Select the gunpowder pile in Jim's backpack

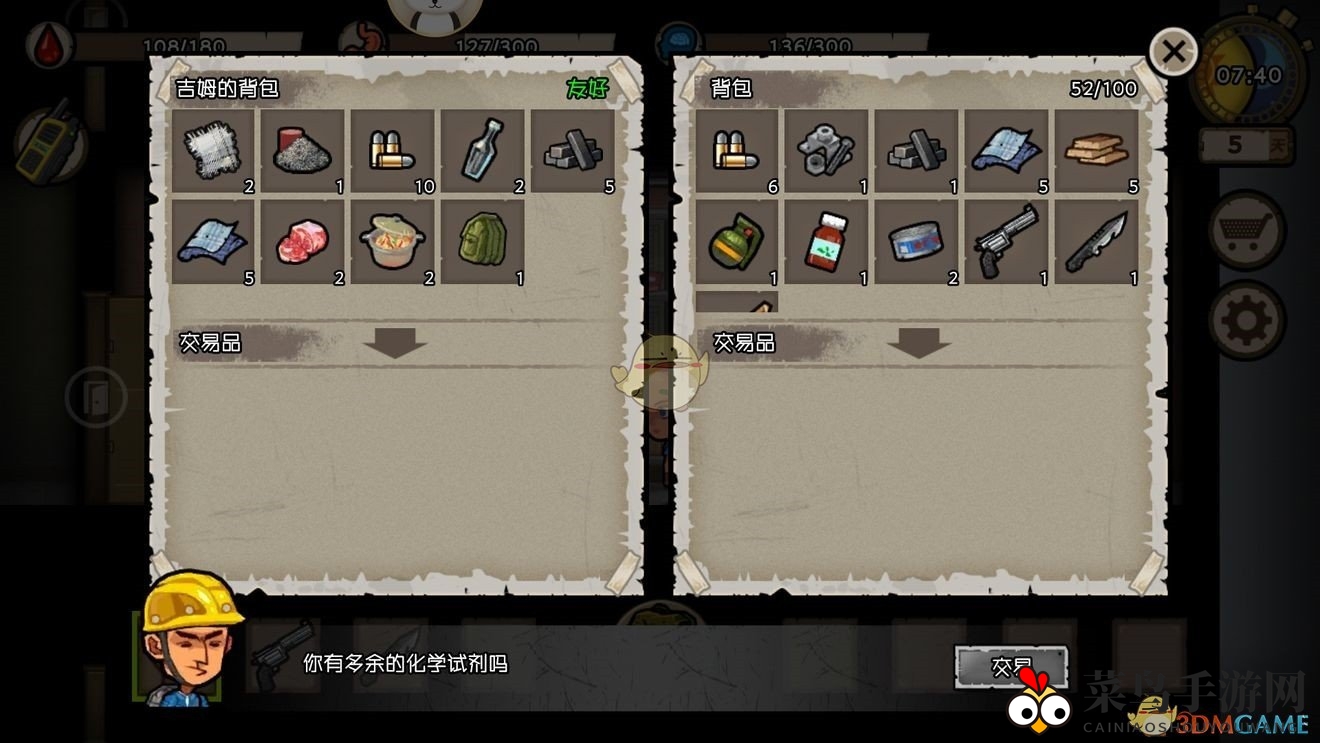pyautogui.click(x=303, y=150)
